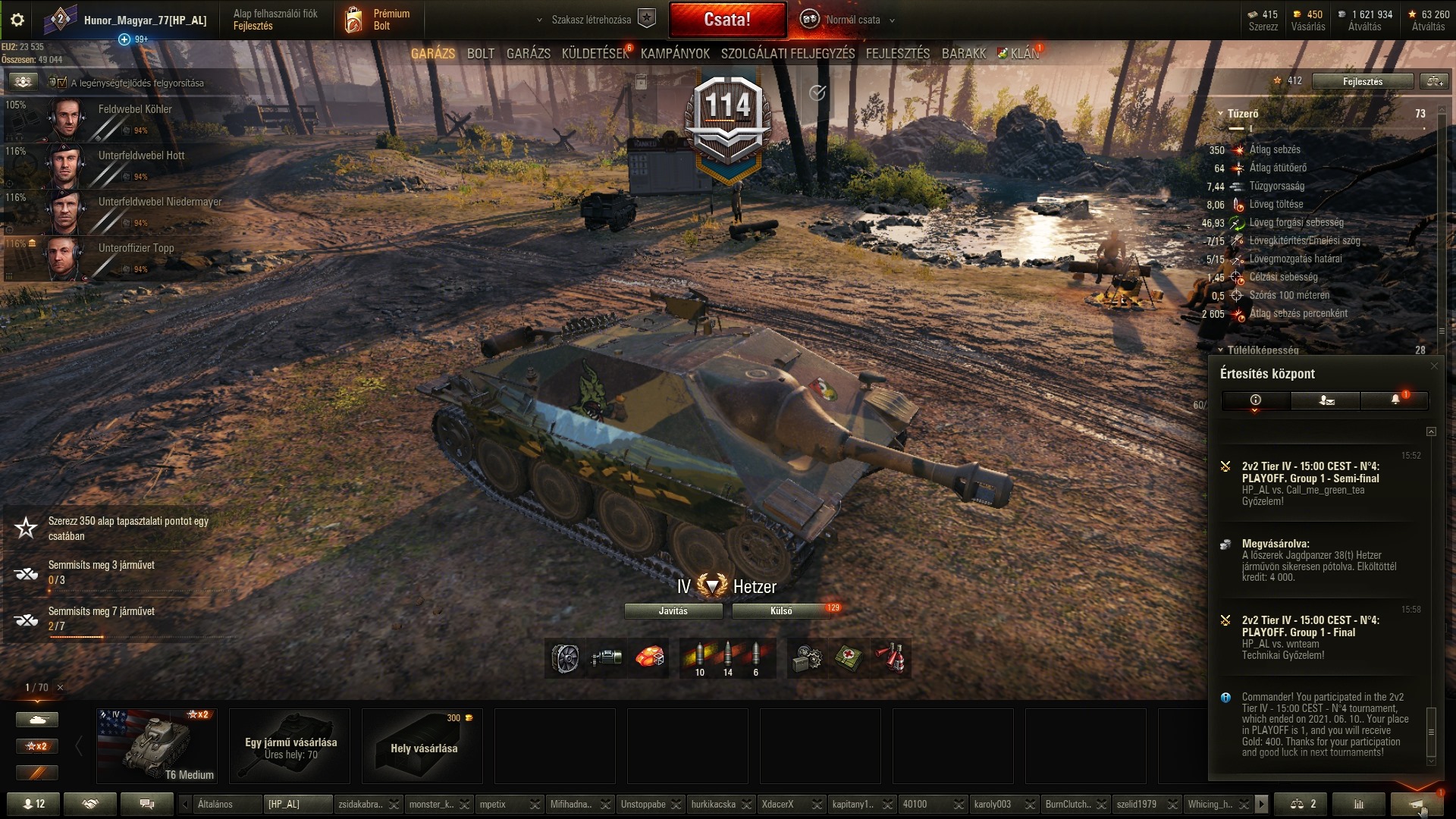The height and width of the screenshot is (819, 1456).
Task: Open the BOLT store menu
Action: pyautogui.click(x=480, y=54)
